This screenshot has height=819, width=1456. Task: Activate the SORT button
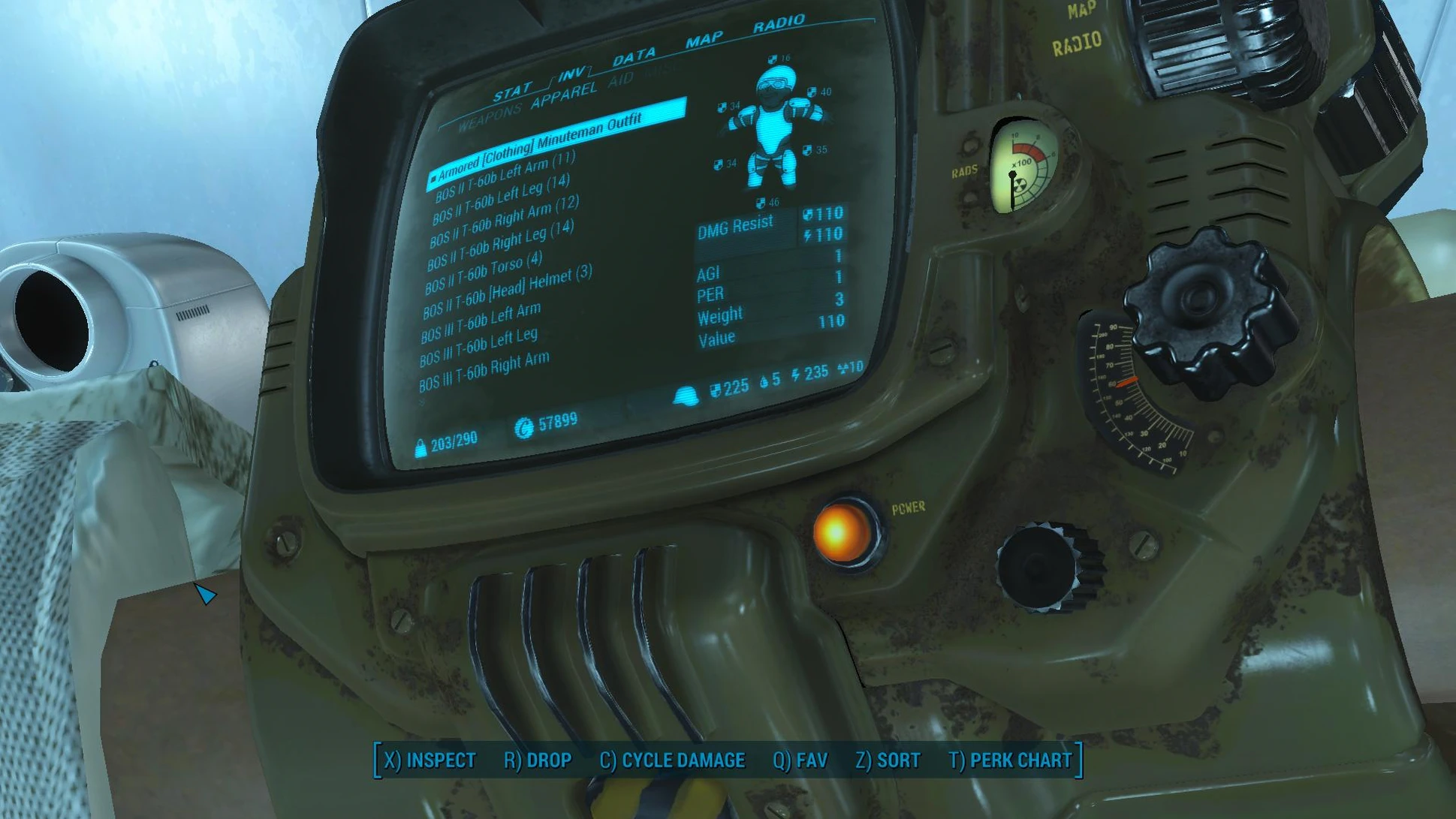888,760
